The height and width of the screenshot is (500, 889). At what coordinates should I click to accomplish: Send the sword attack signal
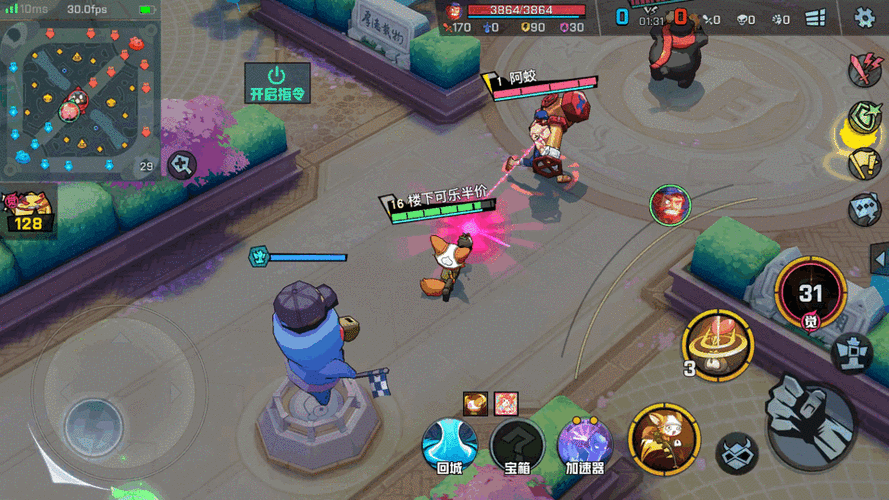(x=863, y=69)
